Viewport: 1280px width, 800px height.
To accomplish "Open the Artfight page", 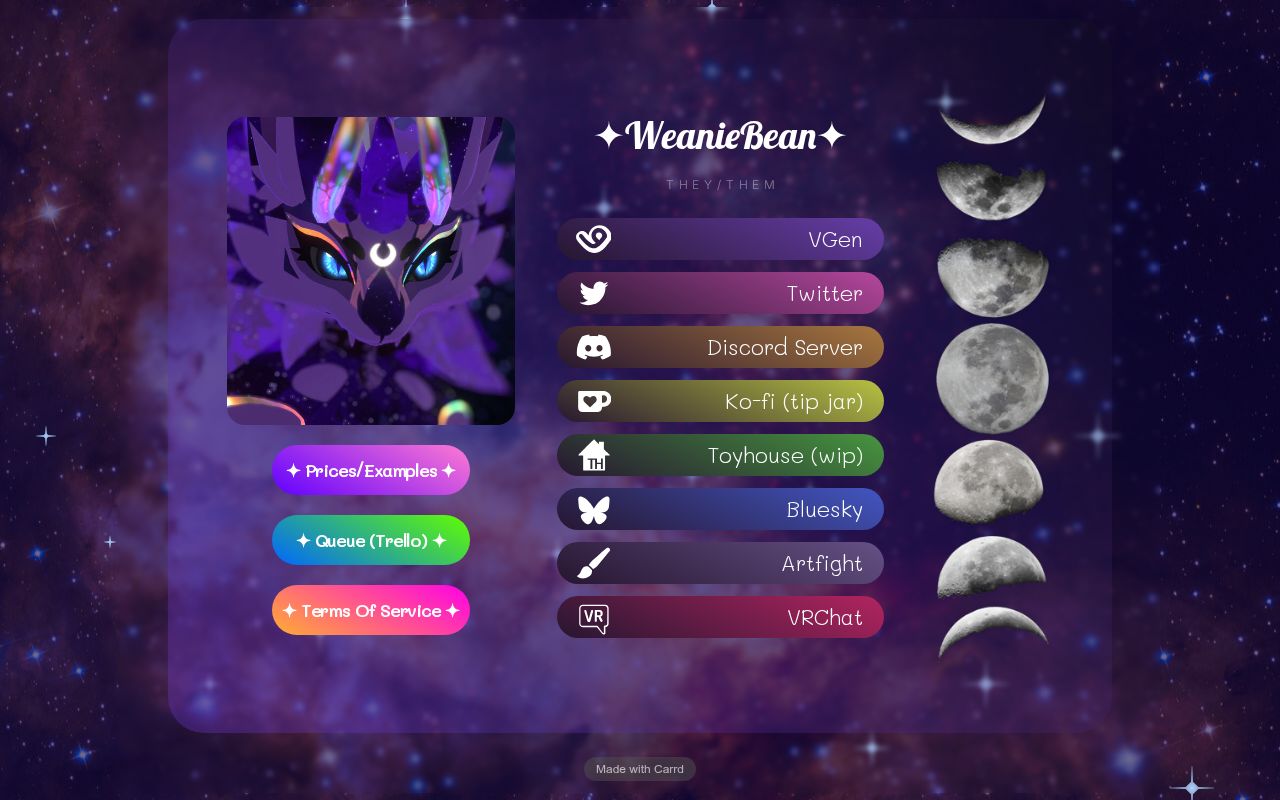I will point(720,563).
